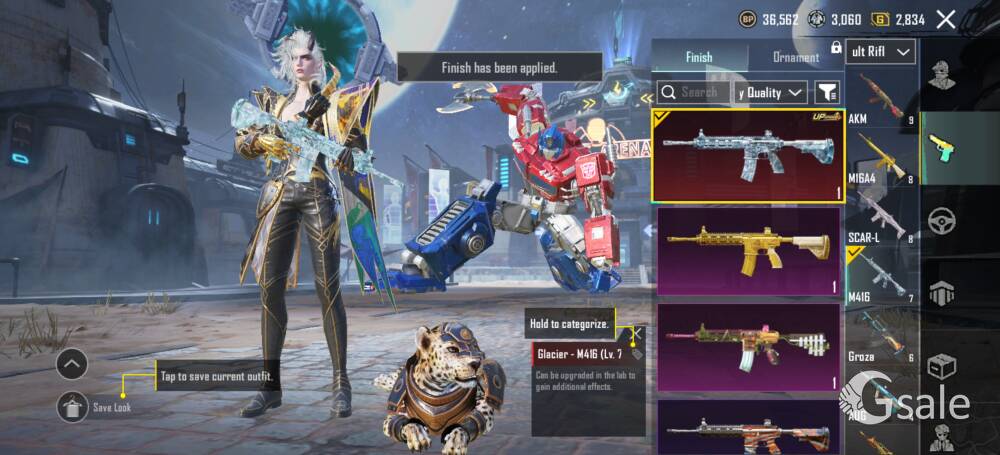This screenshot has width=1000, height=455.
Task: Open the Ornament tab
Action: point(796,57)
